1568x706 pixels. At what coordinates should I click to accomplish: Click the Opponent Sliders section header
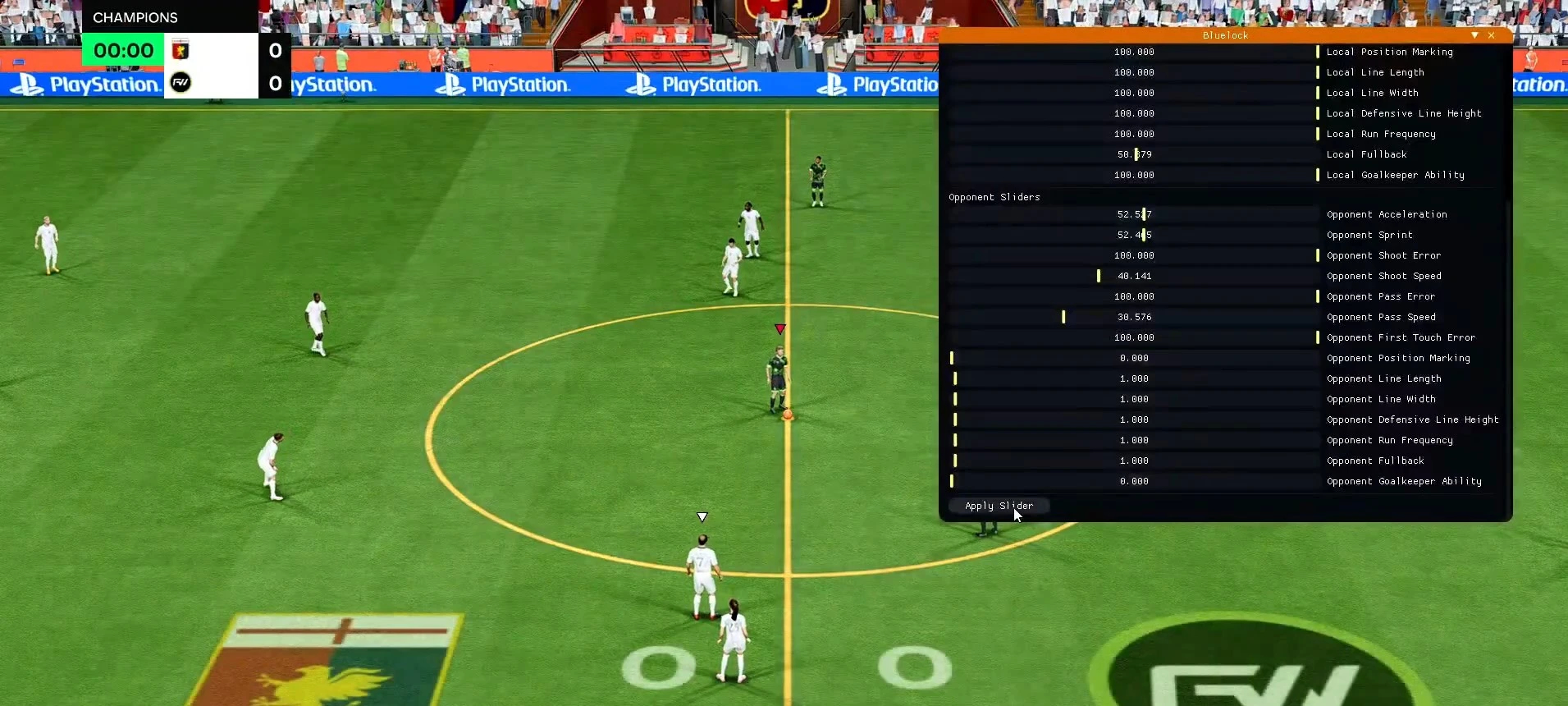pyautogui.click(x=994, y=197)
